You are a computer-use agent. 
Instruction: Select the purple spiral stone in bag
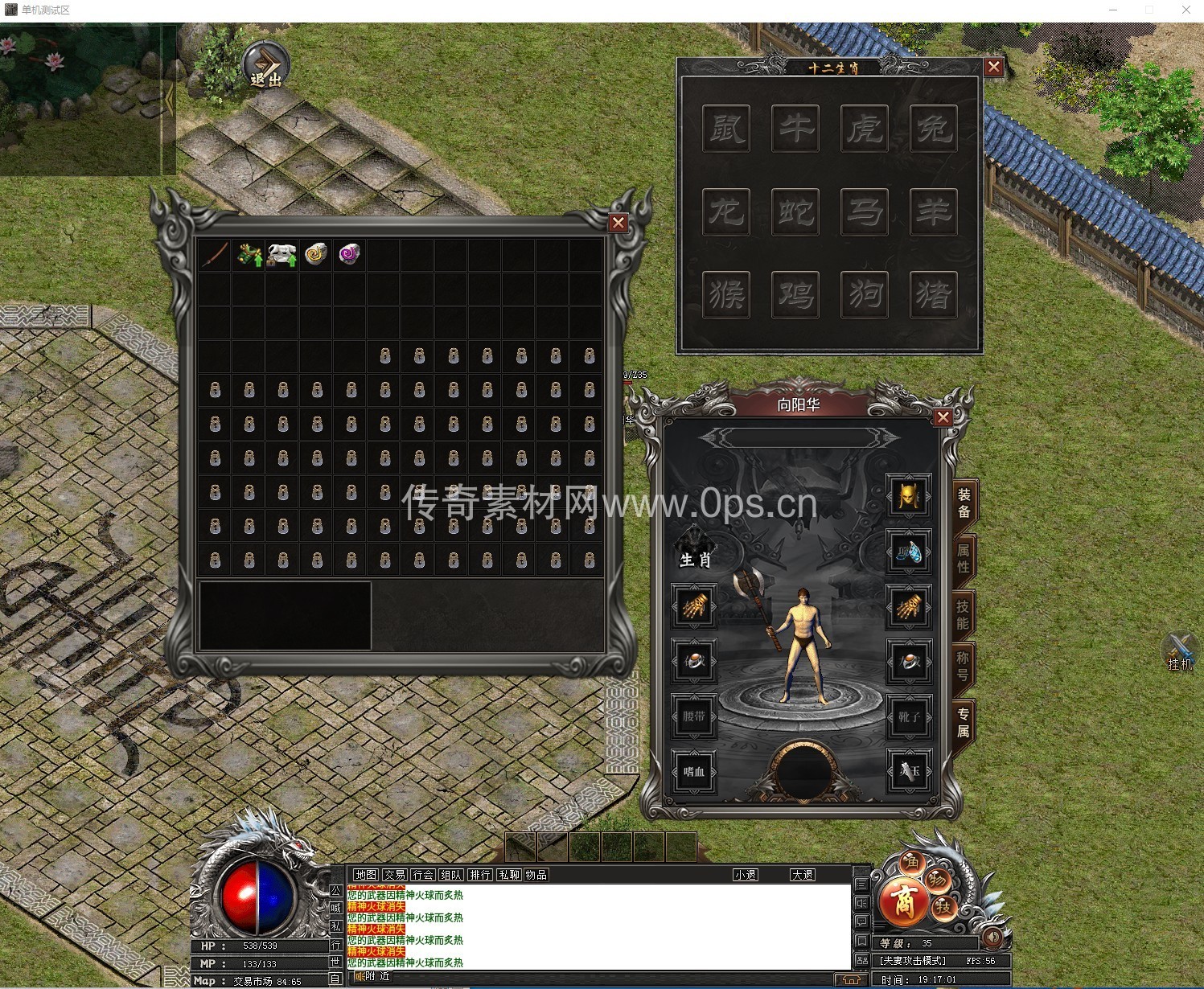coord(349,254)
